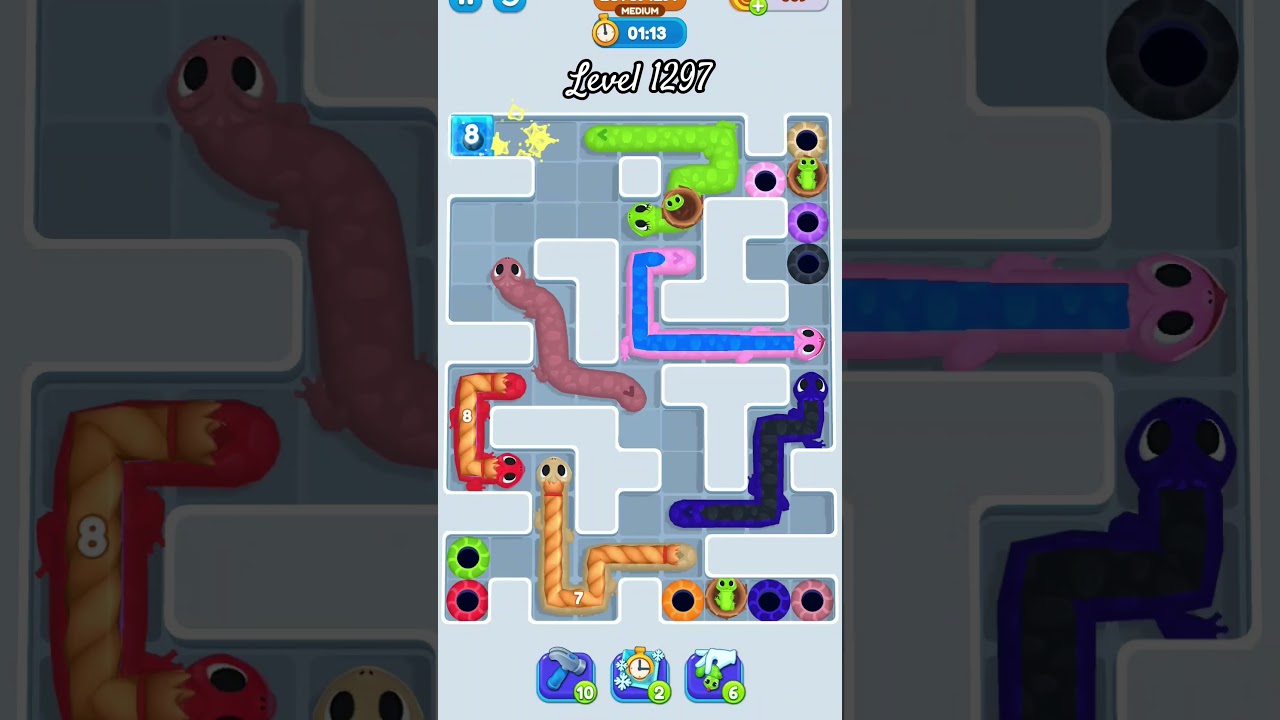Tap the purple hole on the right edge

(x=808, y=222)
